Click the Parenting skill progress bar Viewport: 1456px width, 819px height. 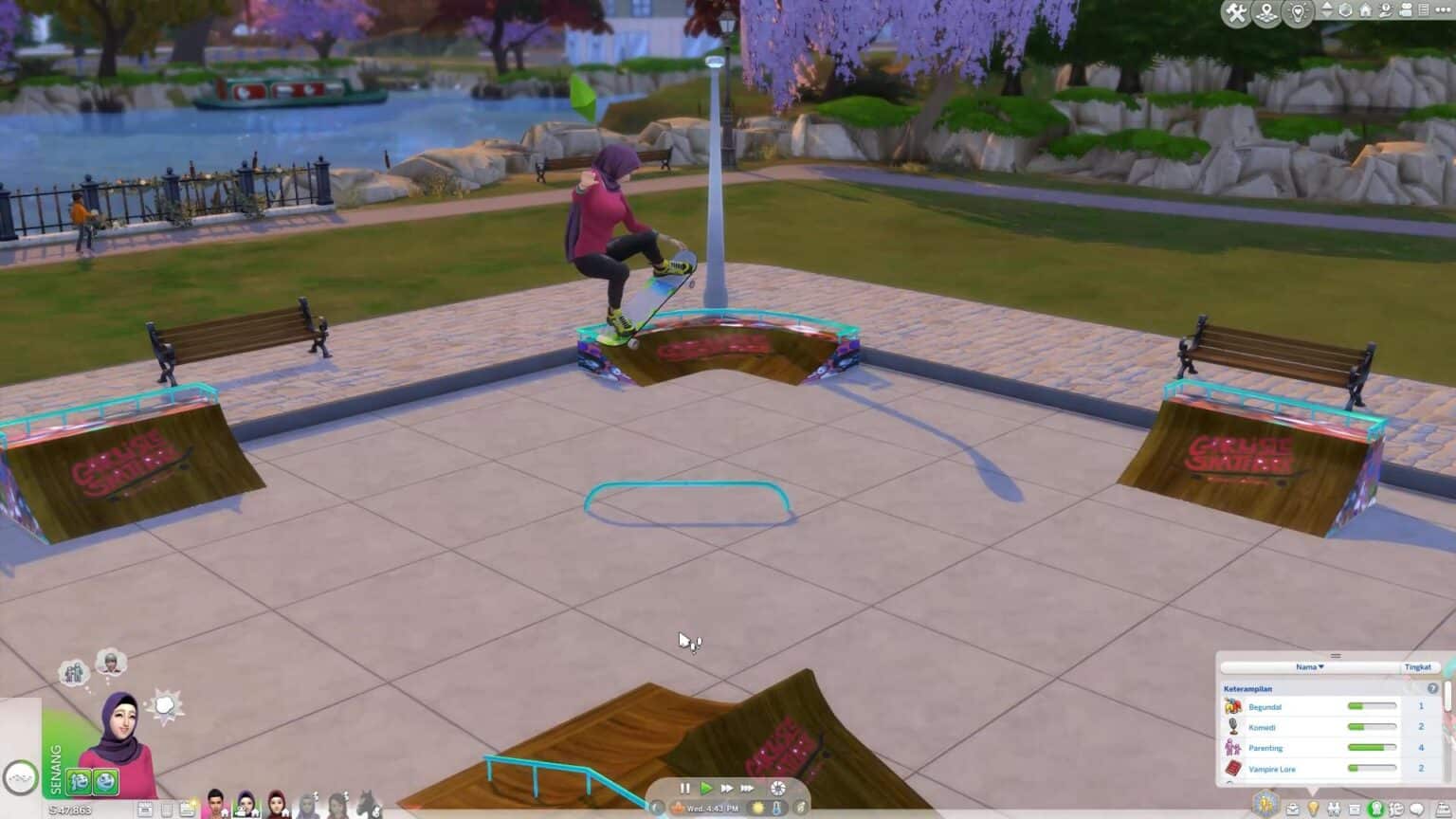click(1374, 747)
